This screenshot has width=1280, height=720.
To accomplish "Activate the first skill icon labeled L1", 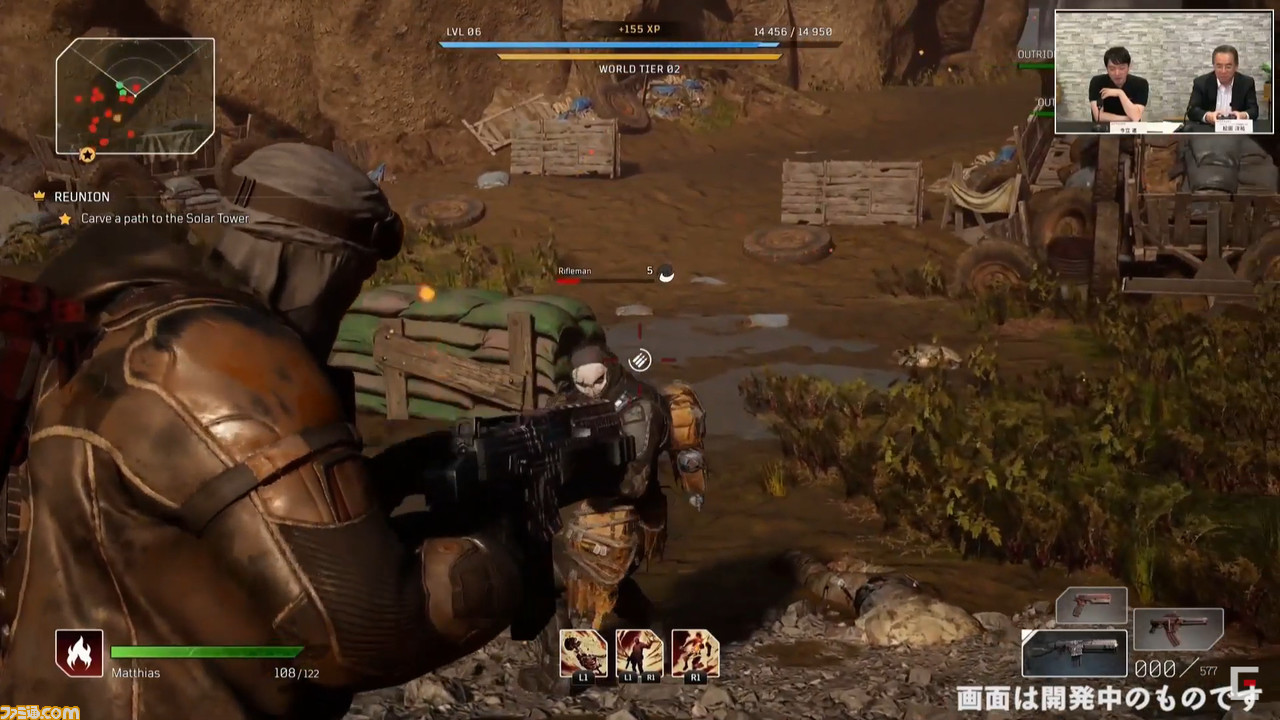I will click(583, 653).
